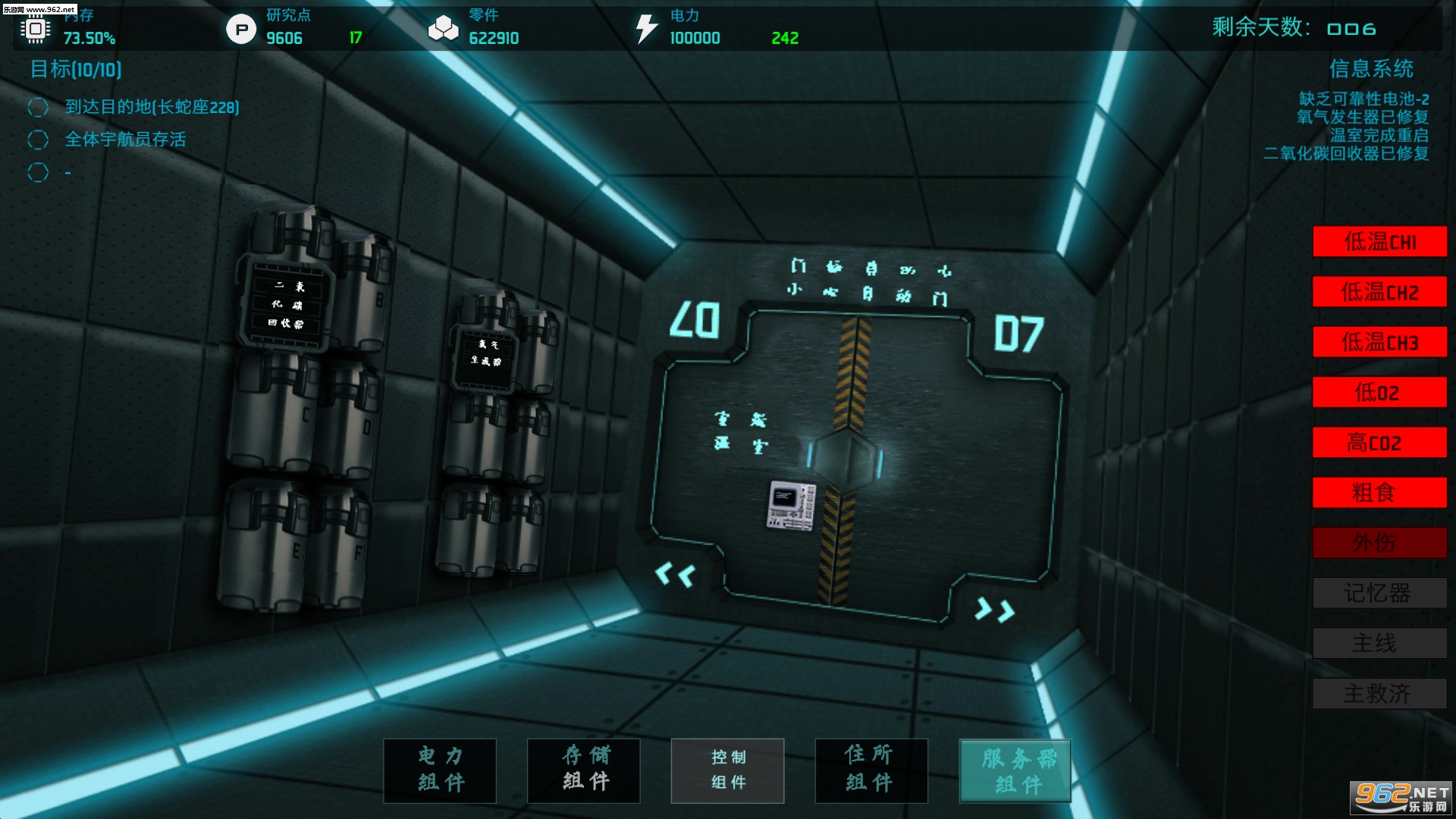Open the grey 记忆器 button
Screen dimensions: 1456x819
(1379, 593)
